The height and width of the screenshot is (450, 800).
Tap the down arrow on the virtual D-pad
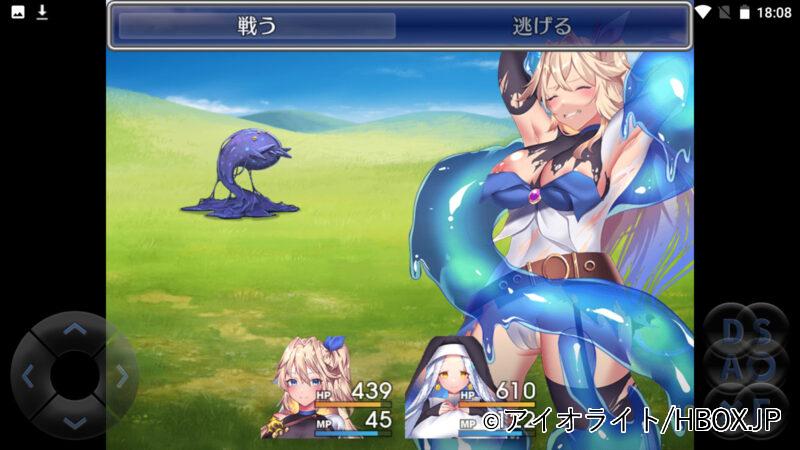click(x=74, y=423)
